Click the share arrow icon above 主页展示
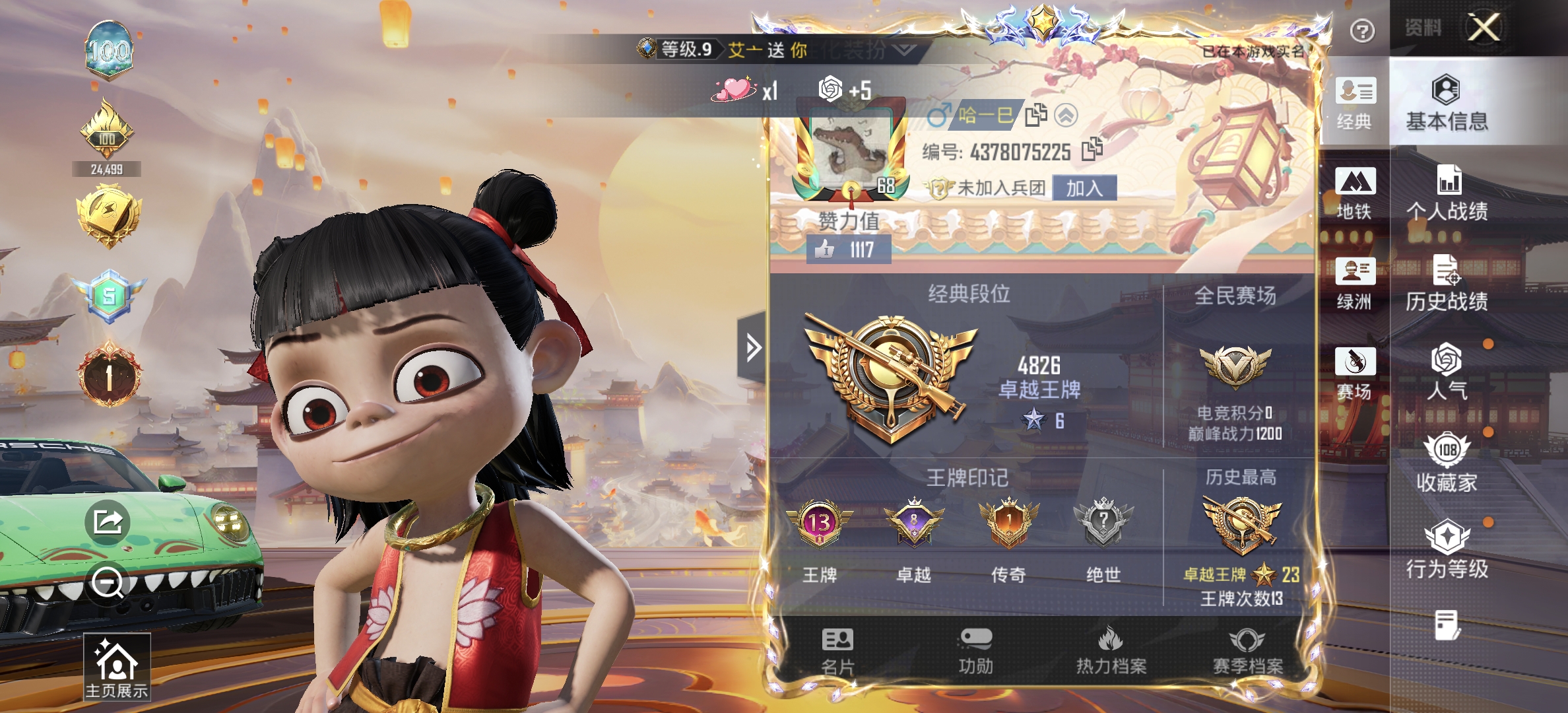 pyautogui.click(x=108, y=521)
